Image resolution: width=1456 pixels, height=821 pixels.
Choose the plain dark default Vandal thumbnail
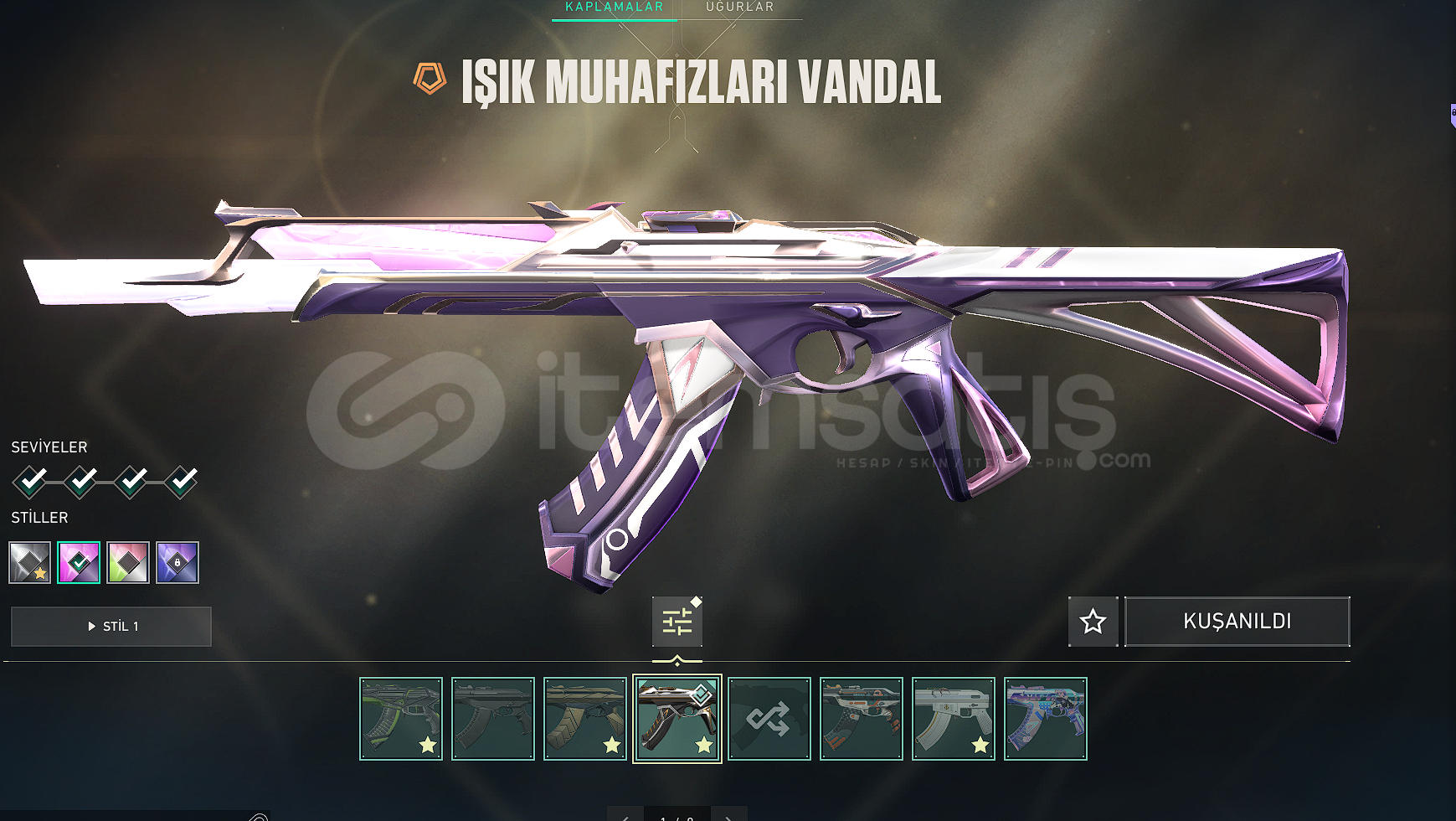pos(493,719)
